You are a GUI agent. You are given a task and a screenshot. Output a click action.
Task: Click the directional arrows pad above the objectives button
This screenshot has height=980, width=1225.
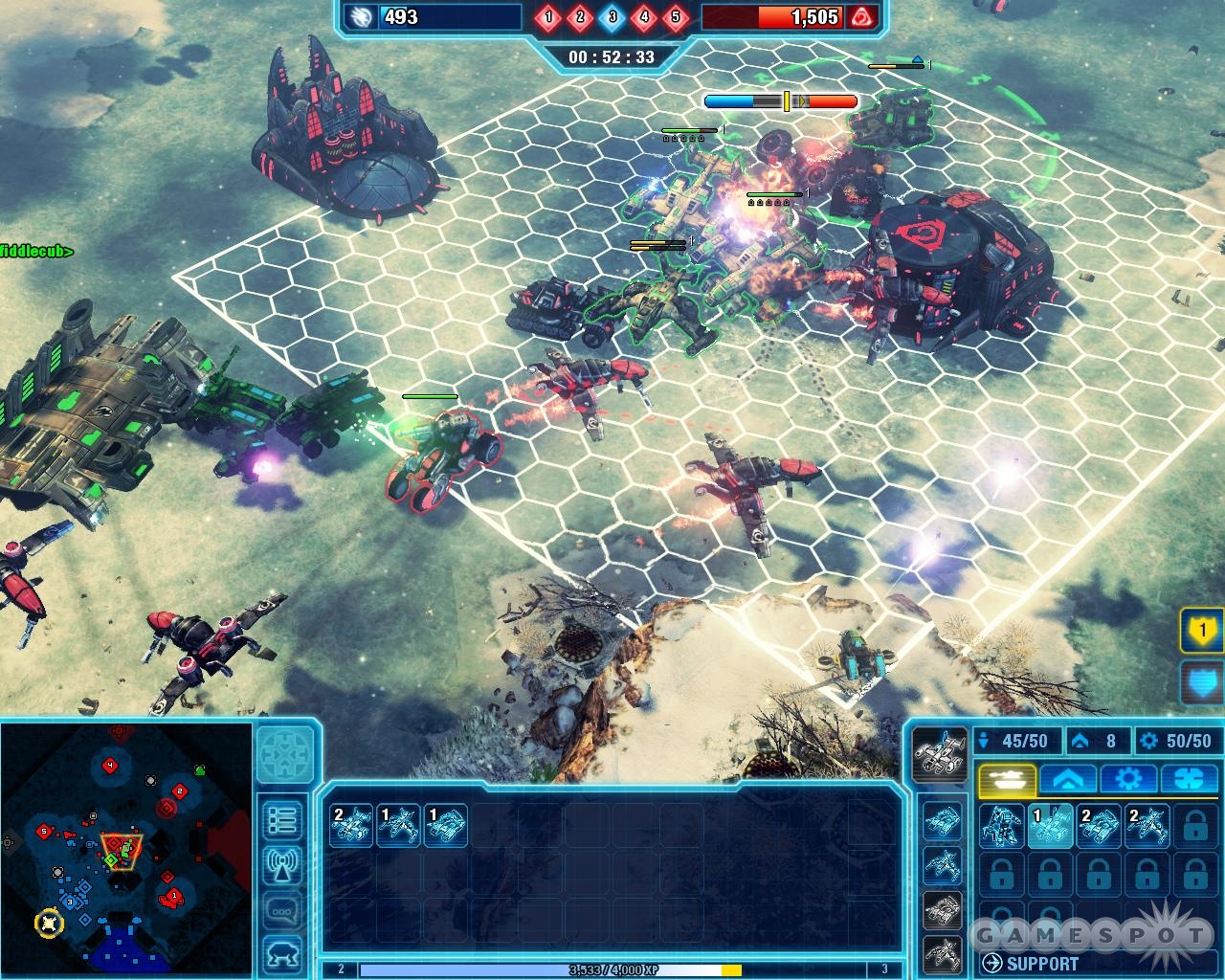click(285, 753)
